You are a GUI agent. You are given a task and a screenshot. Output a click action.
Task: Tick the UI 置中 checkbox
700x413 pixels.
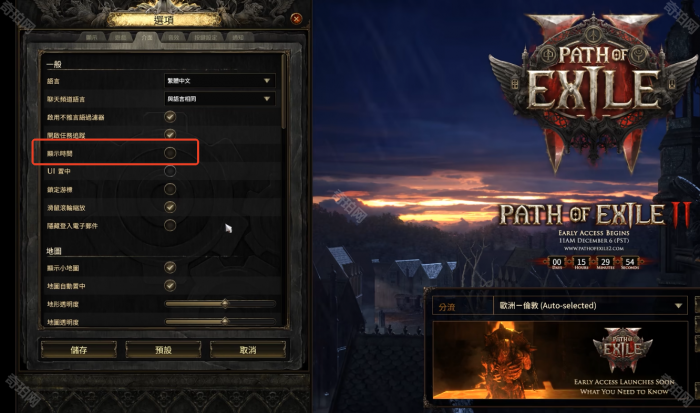(x=170, y=171)
